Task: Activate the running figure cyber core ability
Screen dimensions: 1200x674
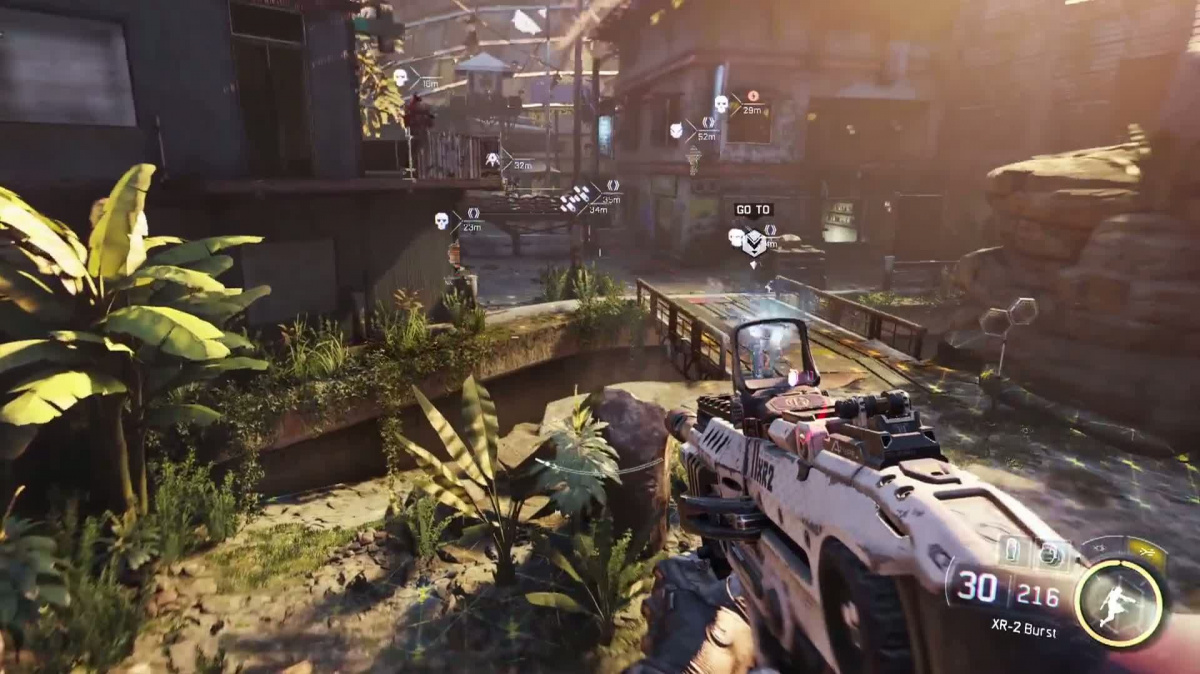Action: [x=1119, y=602]
